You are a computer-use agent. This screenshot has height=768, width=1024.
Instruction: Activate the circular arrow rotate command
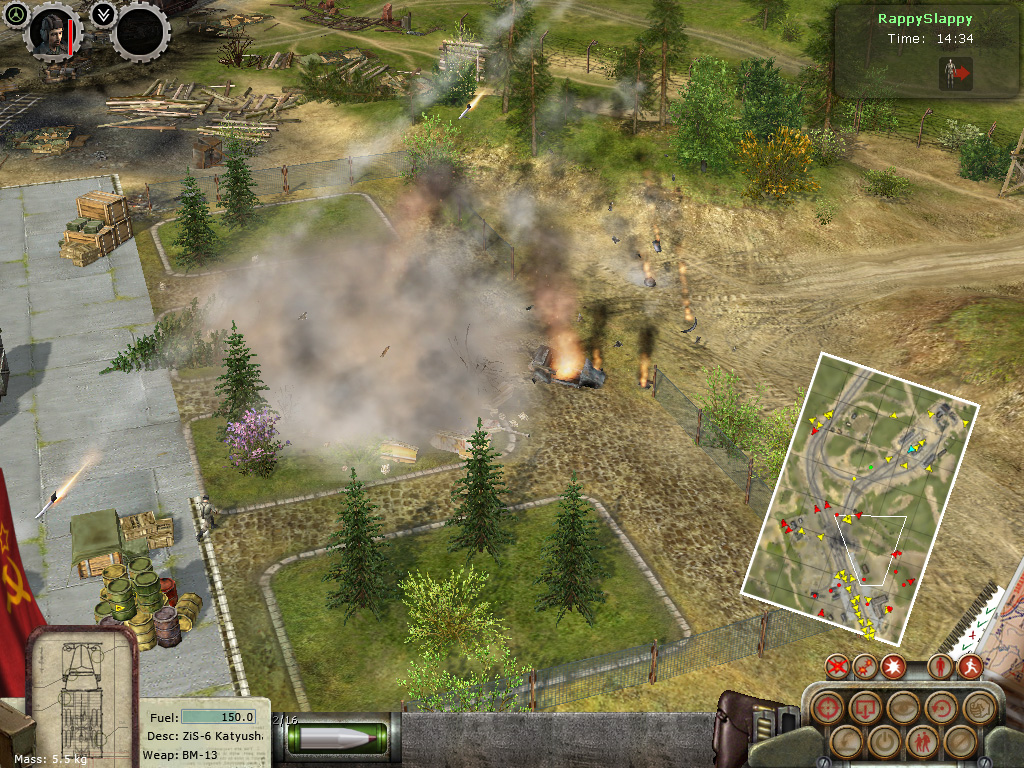click(941, 707)
